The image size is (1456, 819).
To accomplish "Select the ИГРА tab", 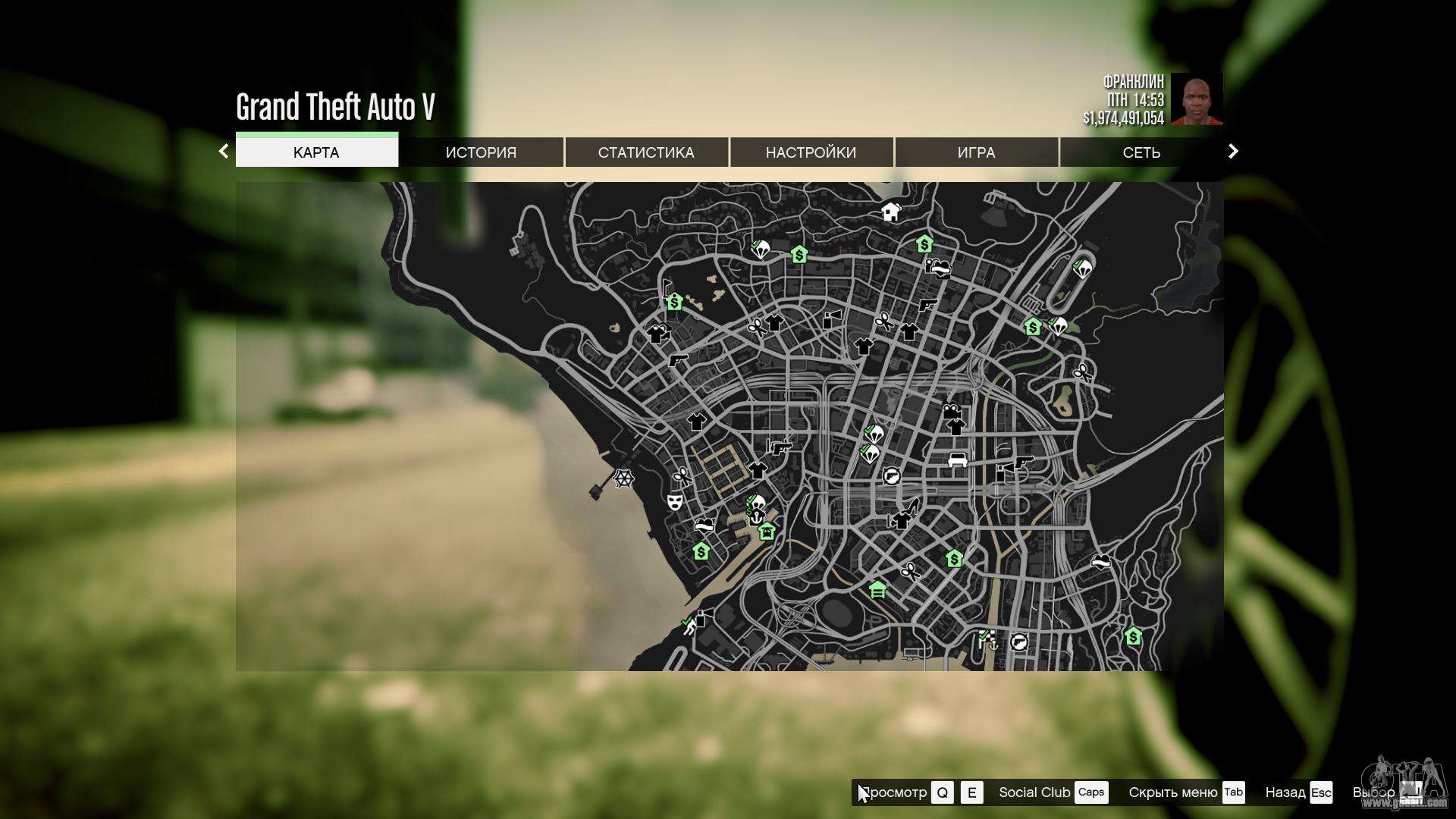I will (x=976, y=152).
